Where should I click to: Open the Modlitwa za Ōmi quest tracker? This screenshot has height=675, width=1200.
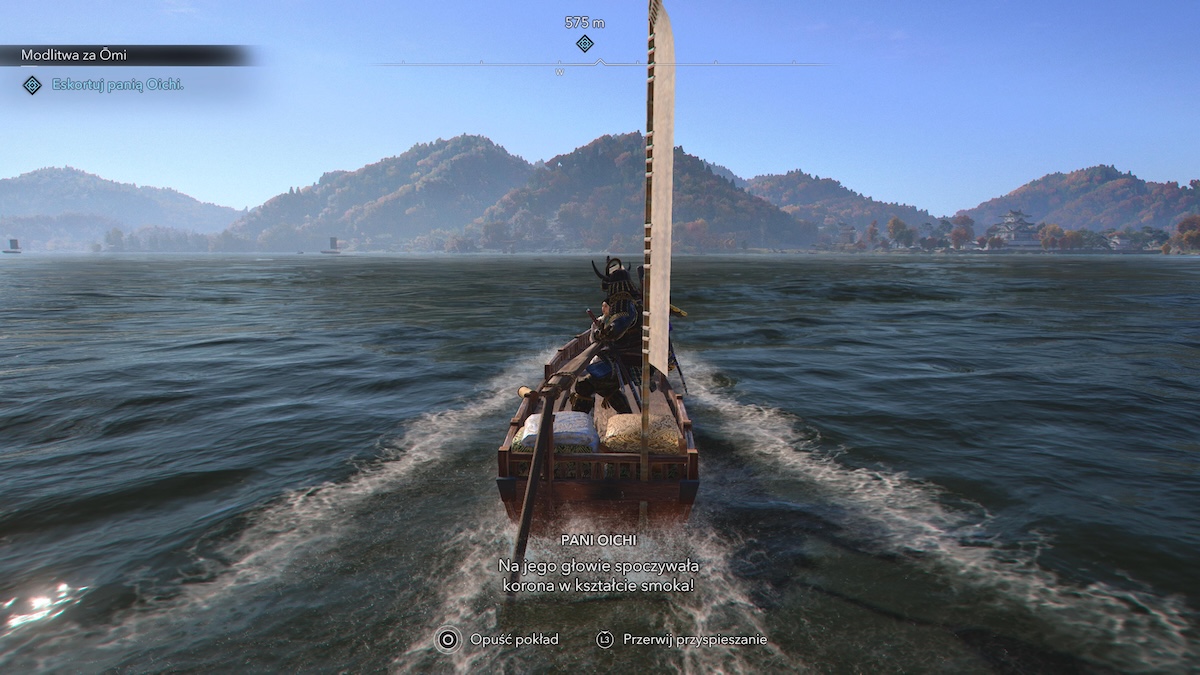75,55
